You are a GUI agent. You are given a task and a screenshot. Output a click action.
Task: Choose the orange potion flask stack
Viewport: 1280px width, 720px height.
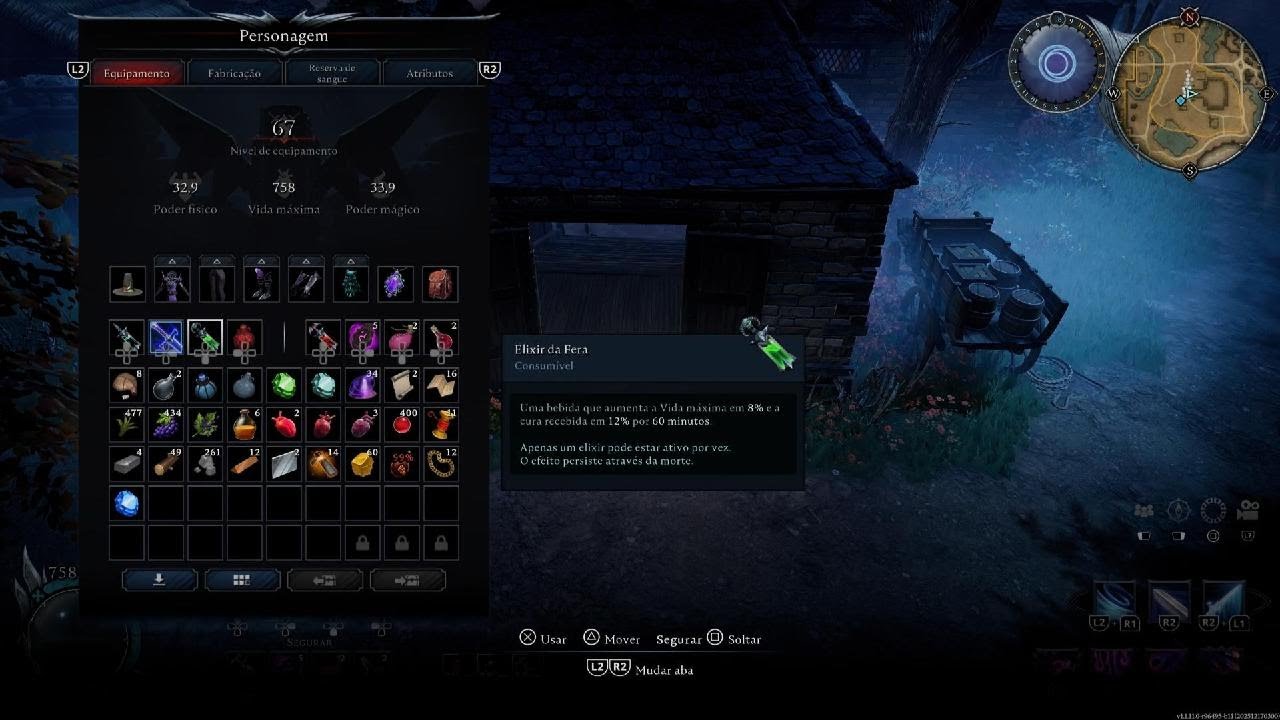click(x=244, y=424)
